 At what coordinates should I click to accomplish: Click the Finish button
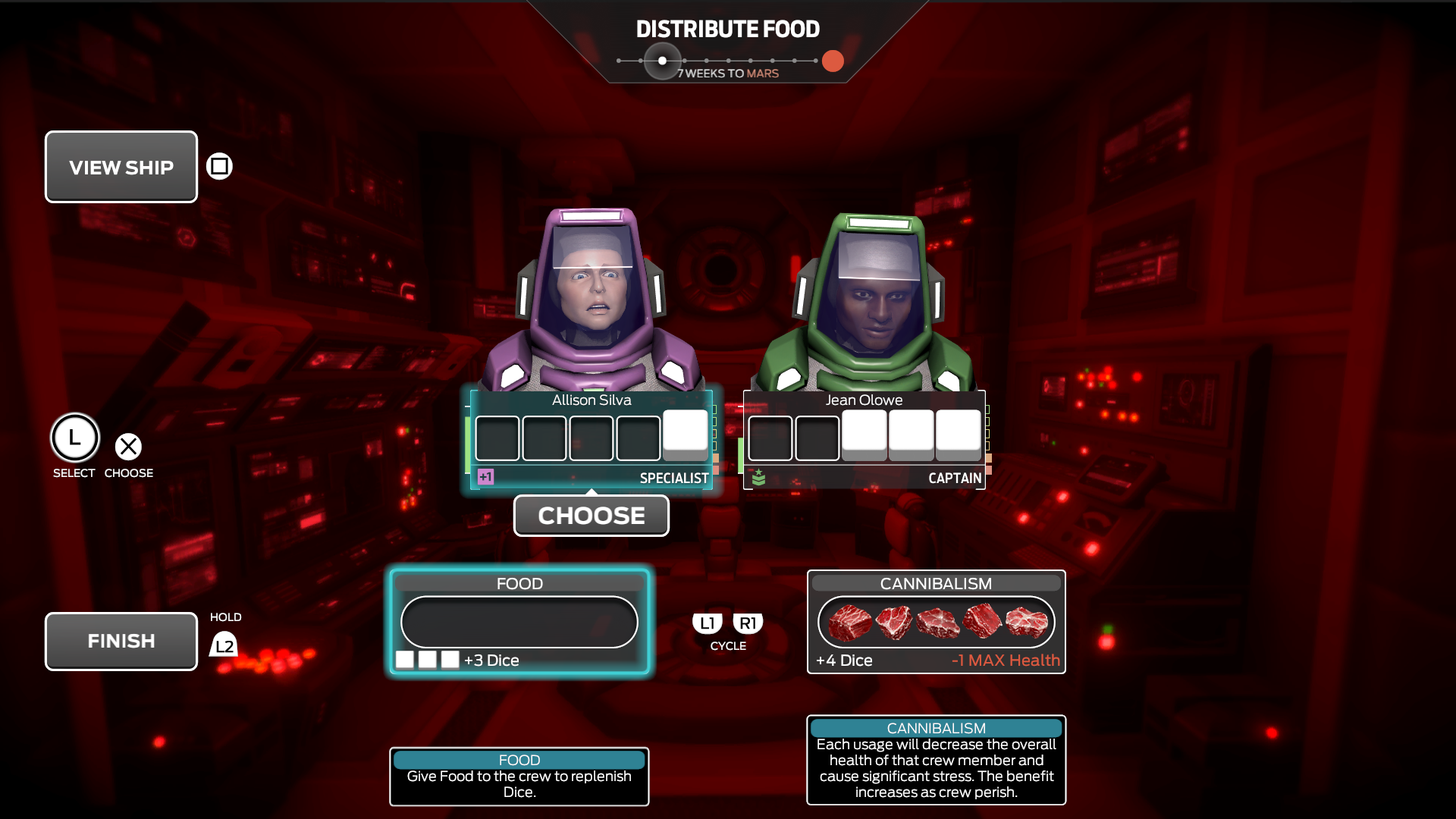coord(121,641)
